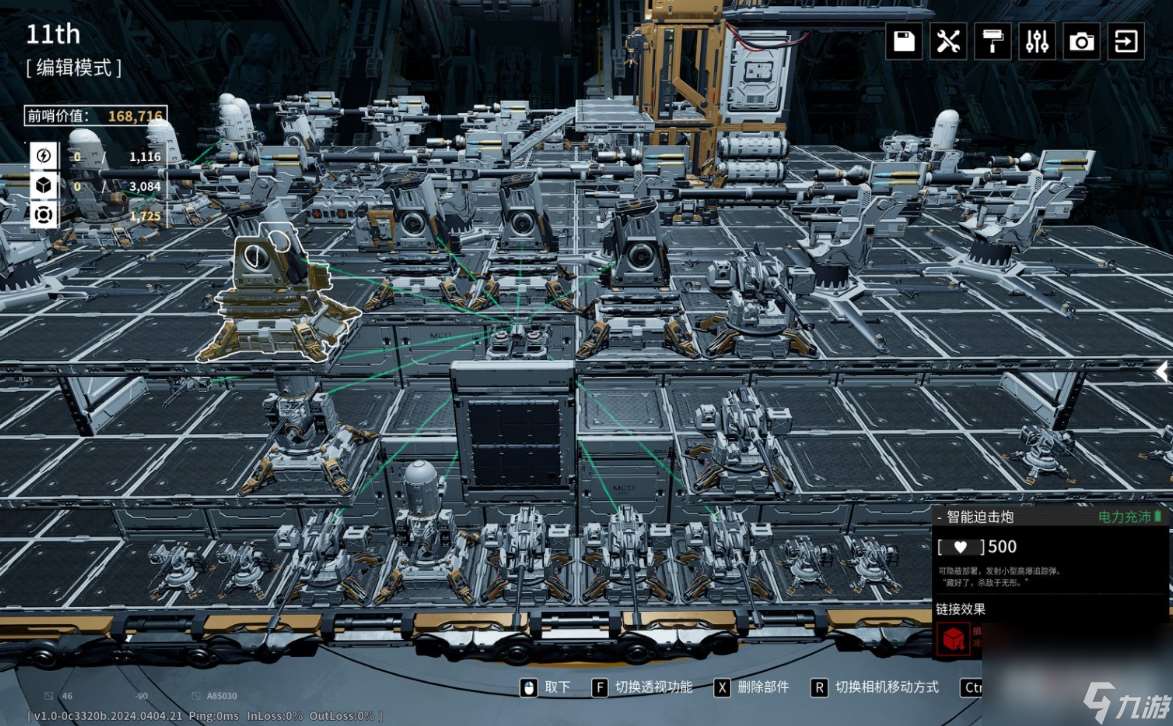Select the black cube capacity icon

pos(44,186)
